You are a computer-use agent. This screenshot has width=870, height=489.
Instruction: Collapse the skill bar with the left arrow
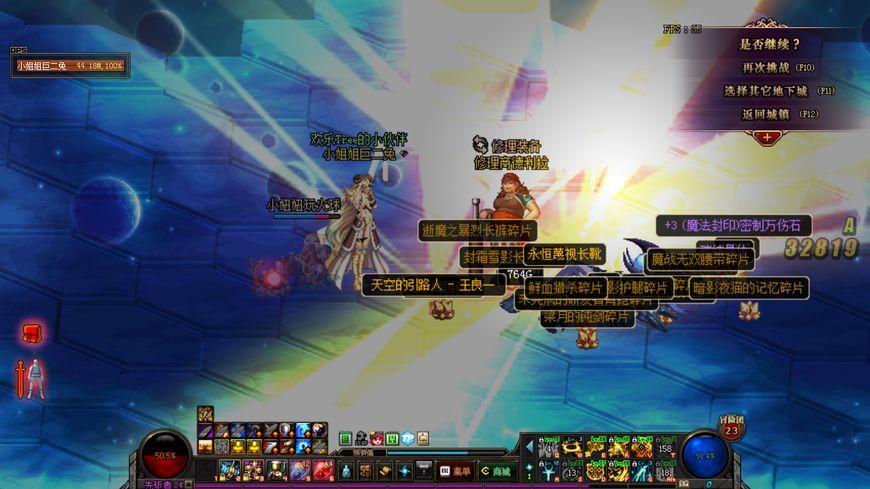pyautogui.click(x=529, y=446)
